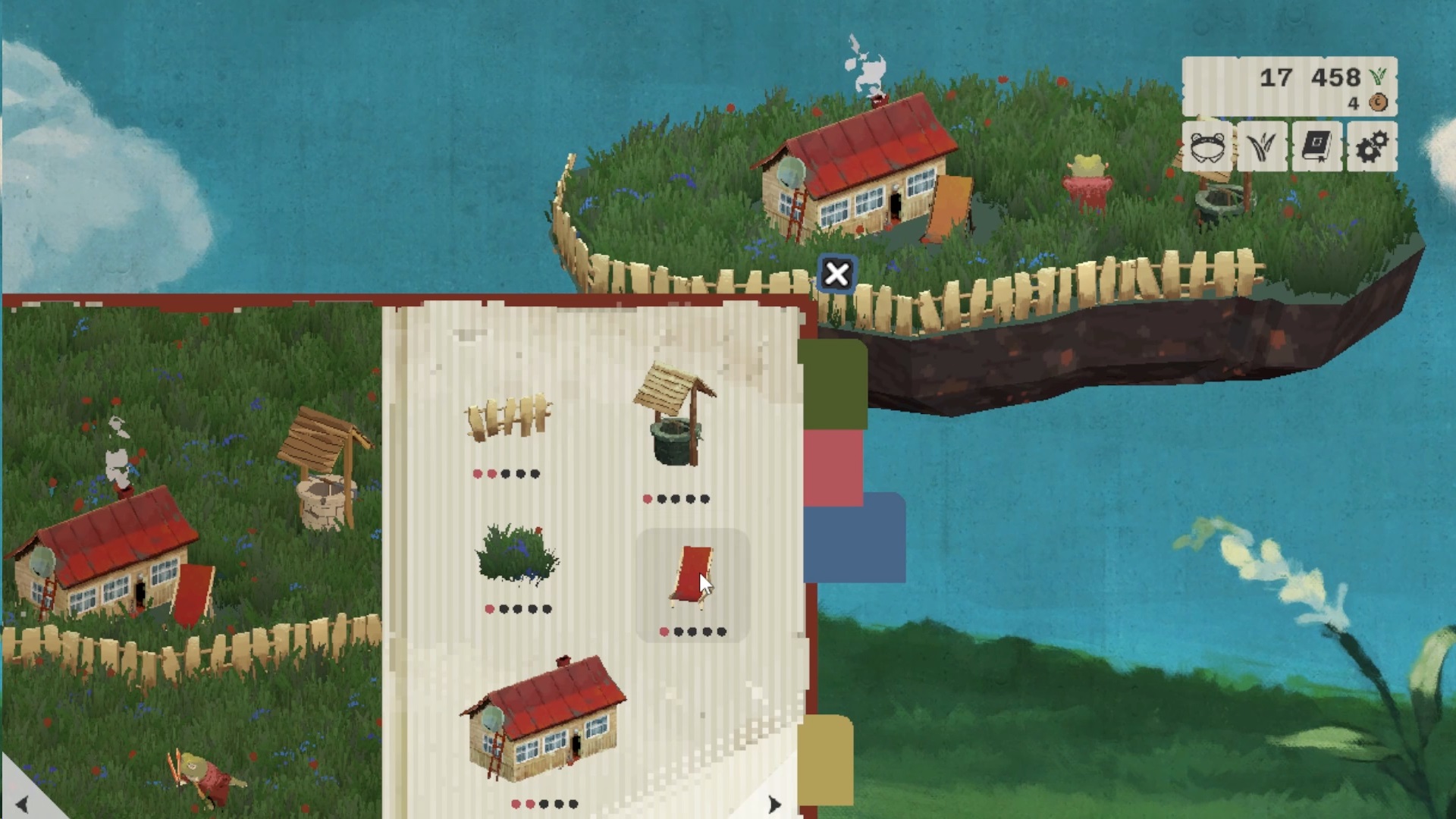The image size is (1456, 819).
Task: Turn to the previous catalog page
Action: point(21,804)
